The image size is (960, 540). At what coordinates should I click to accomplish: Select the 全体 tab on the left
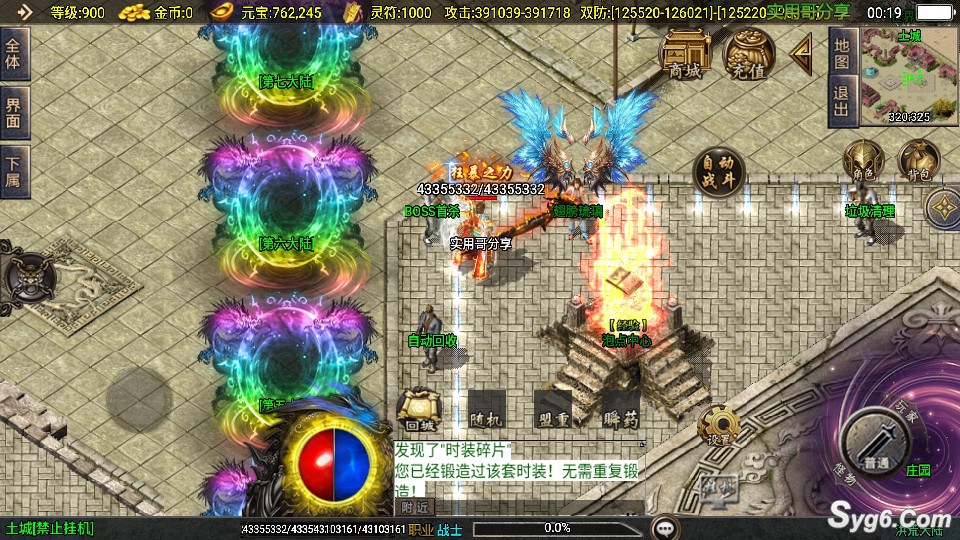[x=14, y=53]
